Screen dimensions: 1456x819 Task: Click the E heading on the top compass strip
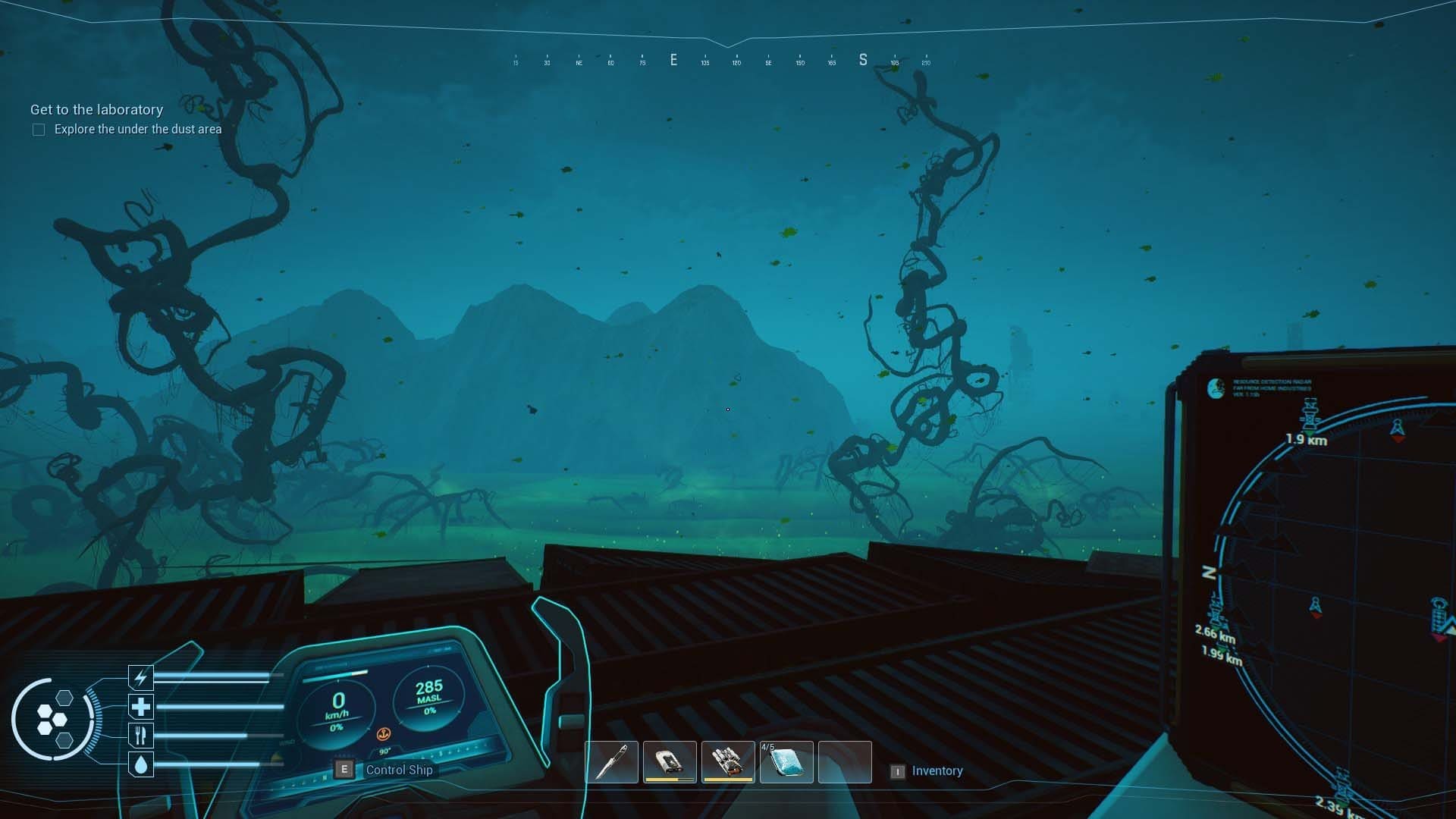(x=673, y=60)
